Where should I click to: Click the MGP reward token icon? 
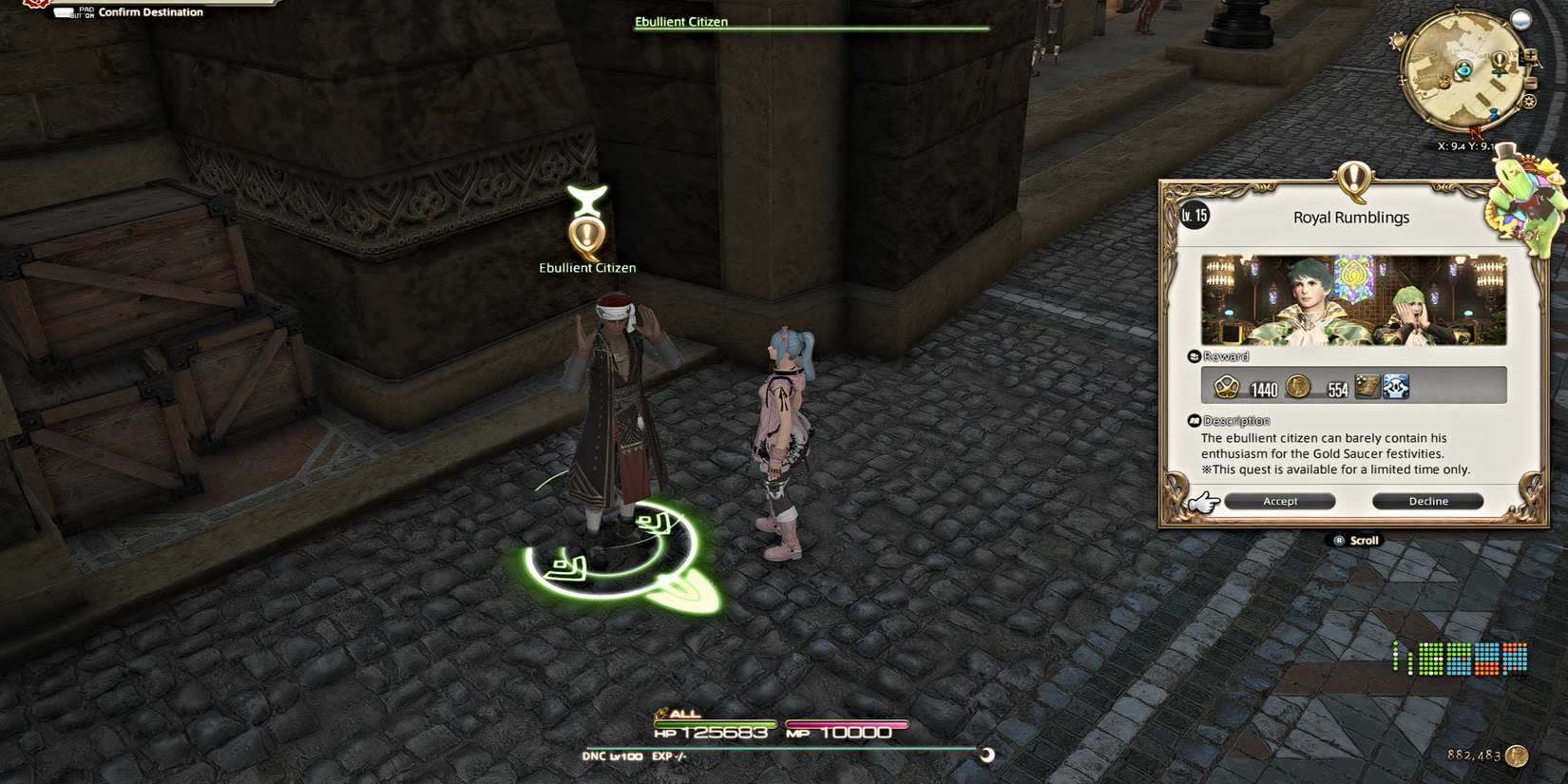[1226, 386]
